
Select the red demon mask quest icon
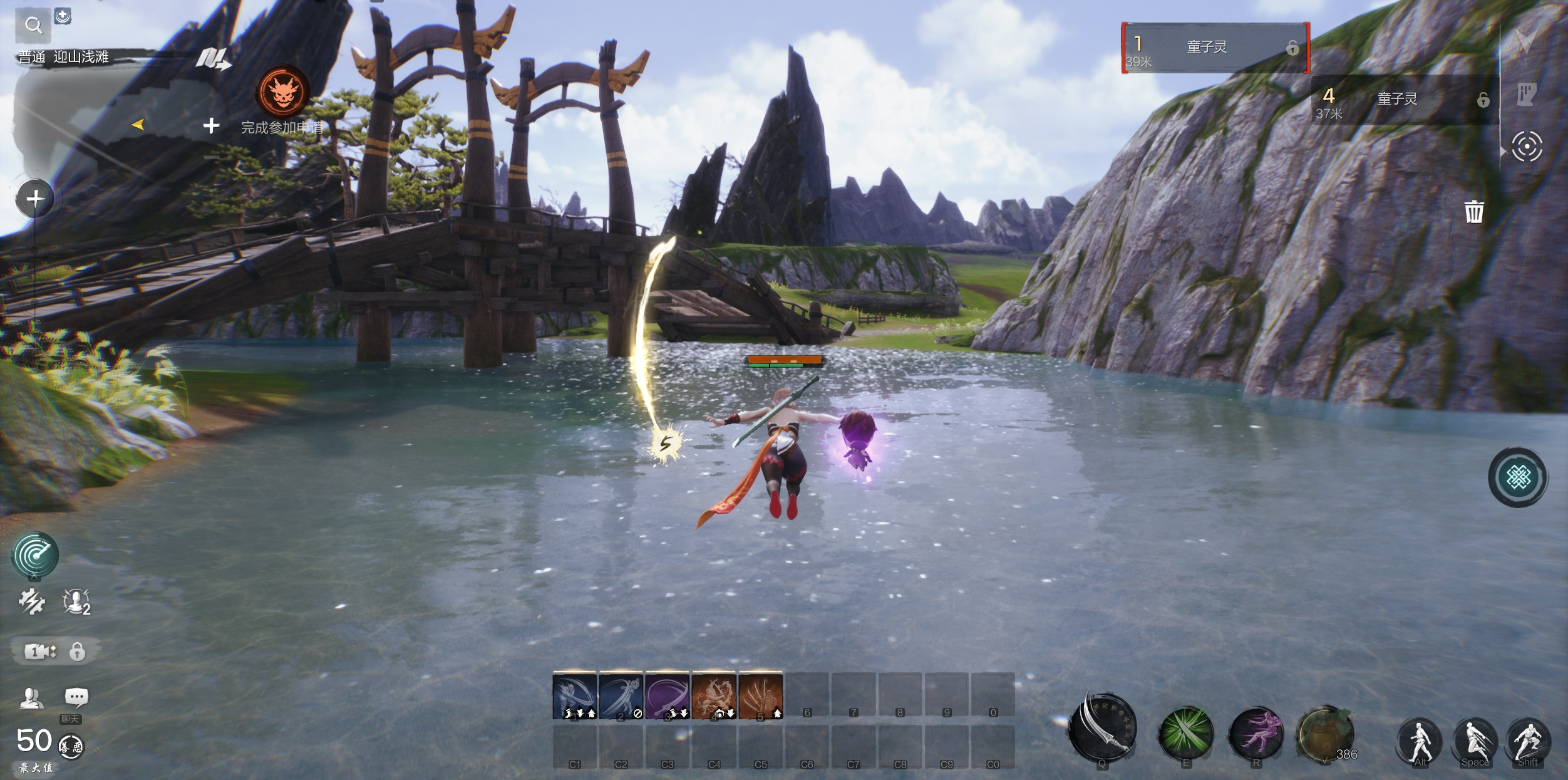click(x=282, y=92)
